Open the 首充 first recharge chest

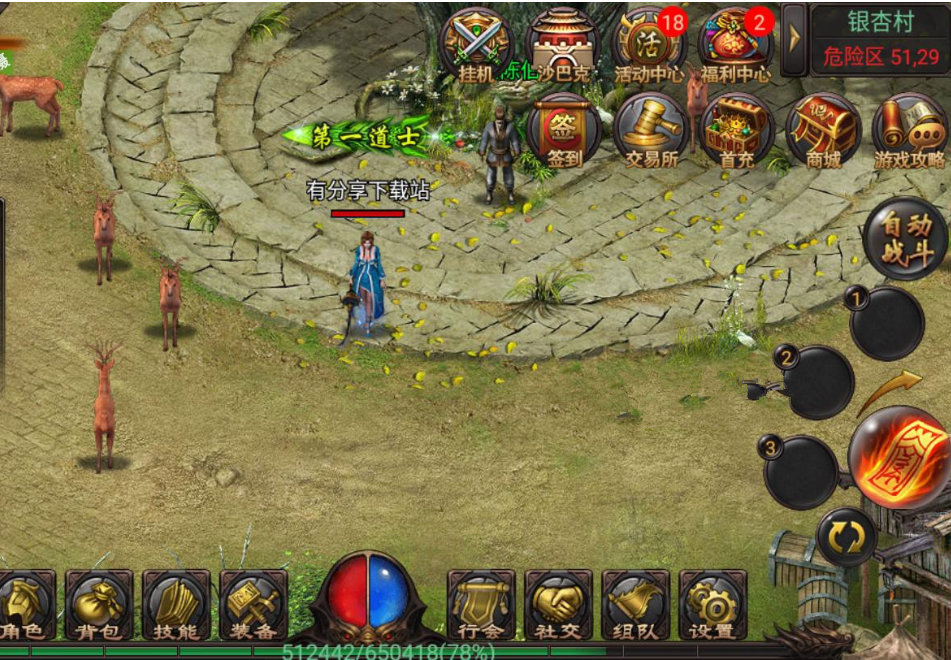coord(736,130)
